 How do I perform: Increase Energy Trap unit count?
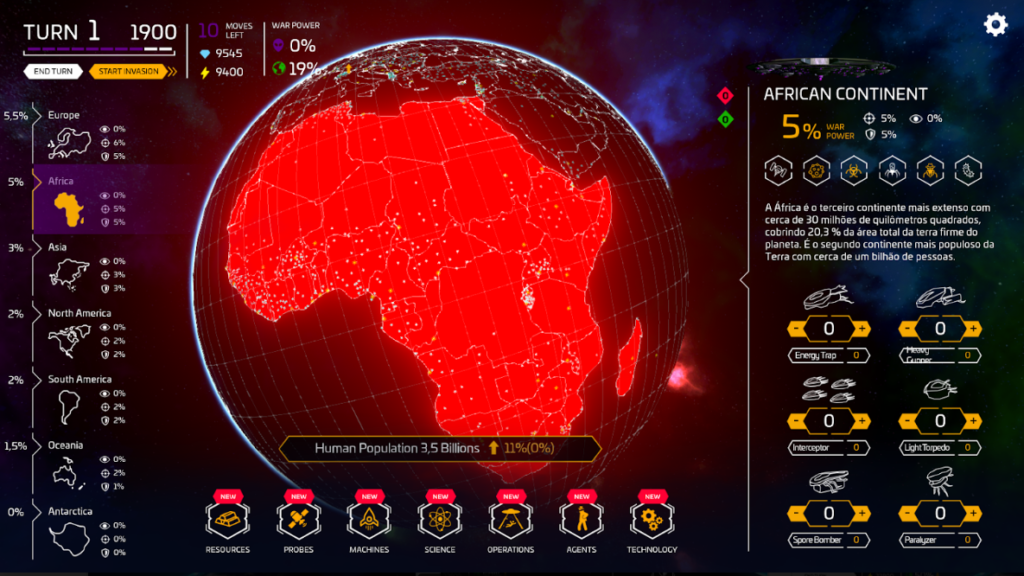click(862, 329)
